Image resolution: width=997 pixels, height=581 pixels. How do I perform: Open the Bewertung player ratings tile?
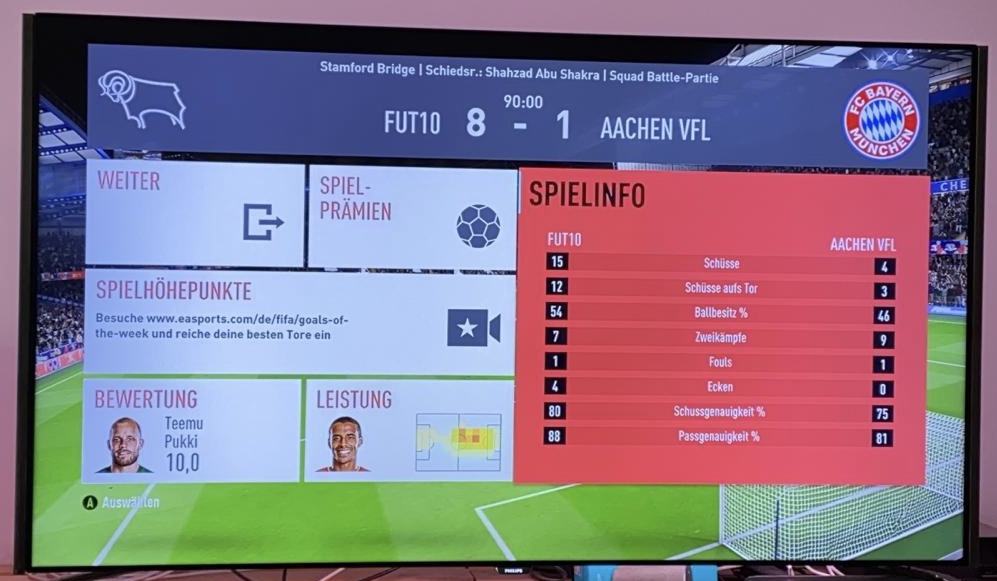(191, 430)
